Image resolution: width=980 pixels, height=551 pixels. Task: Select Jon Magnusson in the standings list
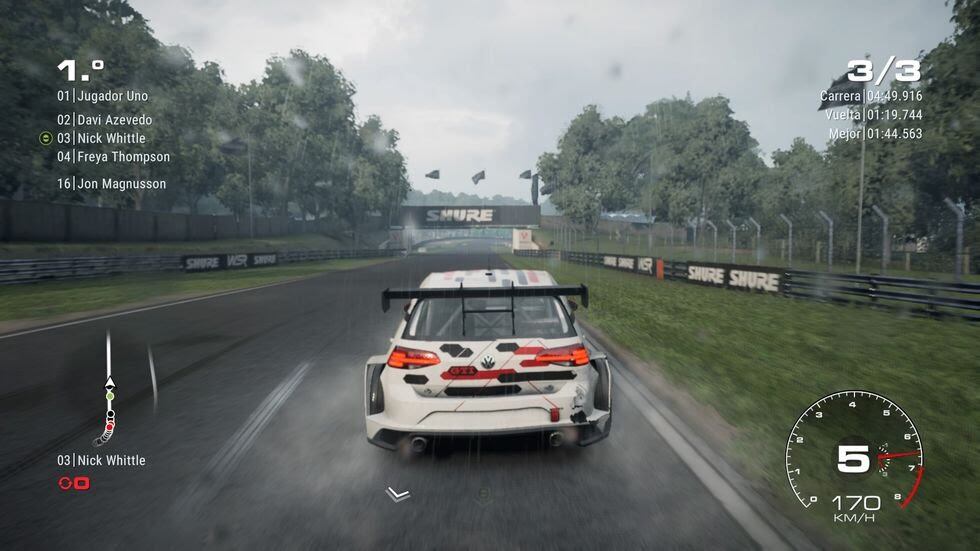click(x=111, y=184)
